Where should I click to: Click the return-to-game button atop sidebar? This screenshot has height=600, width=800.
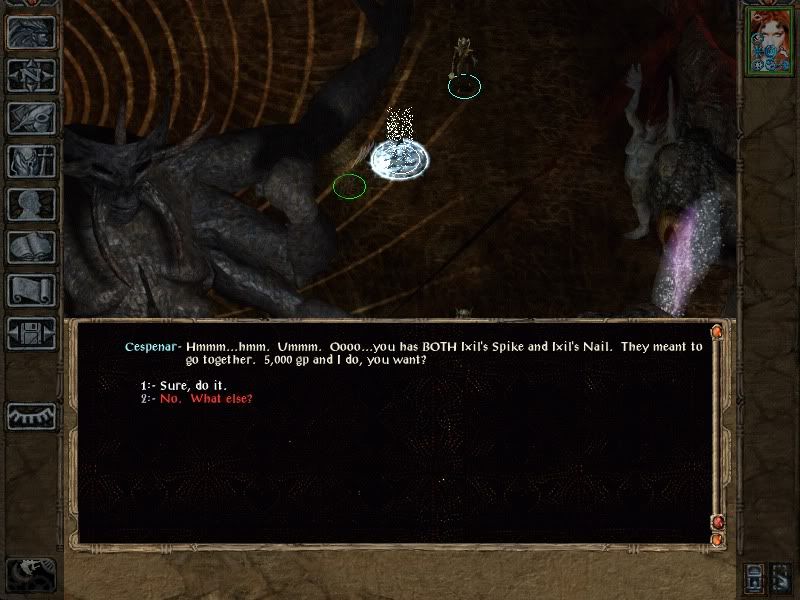pos(32,33)
